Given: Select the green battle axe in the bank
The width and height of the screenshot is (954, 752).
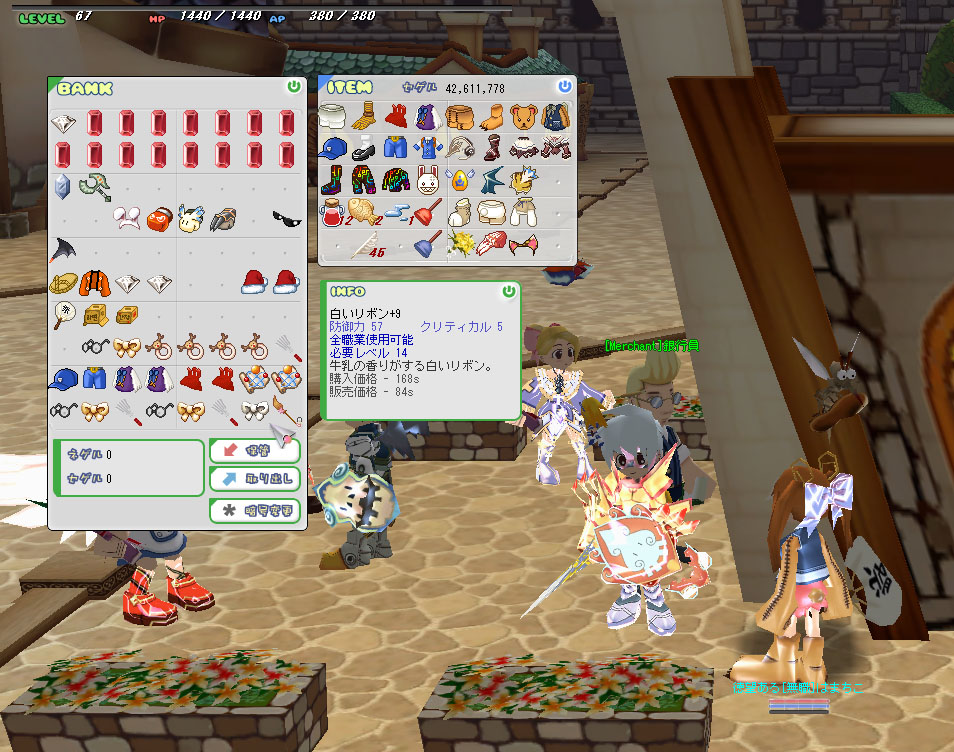Looking at the screenshot, I should [95, 186].
